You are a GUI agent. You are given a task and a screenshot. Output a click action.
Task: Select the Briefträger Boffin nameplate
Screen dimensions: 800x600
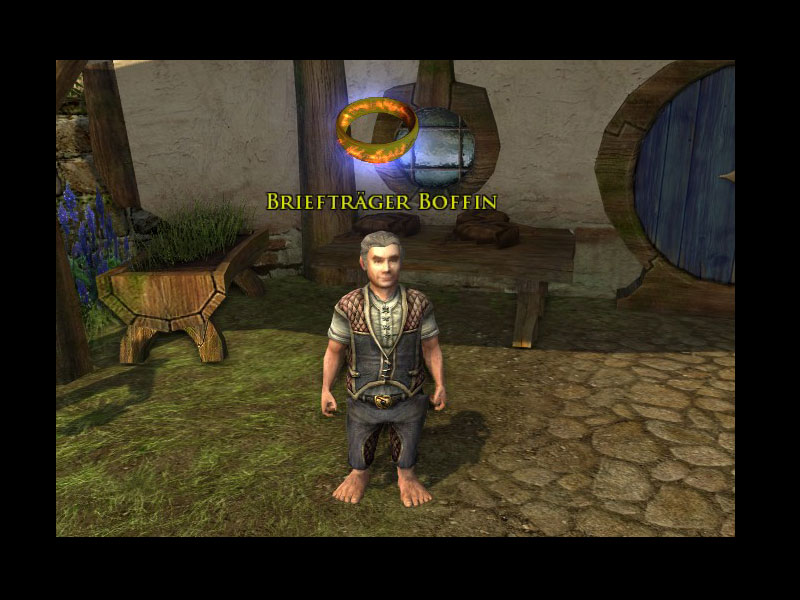tap(381, 202)
